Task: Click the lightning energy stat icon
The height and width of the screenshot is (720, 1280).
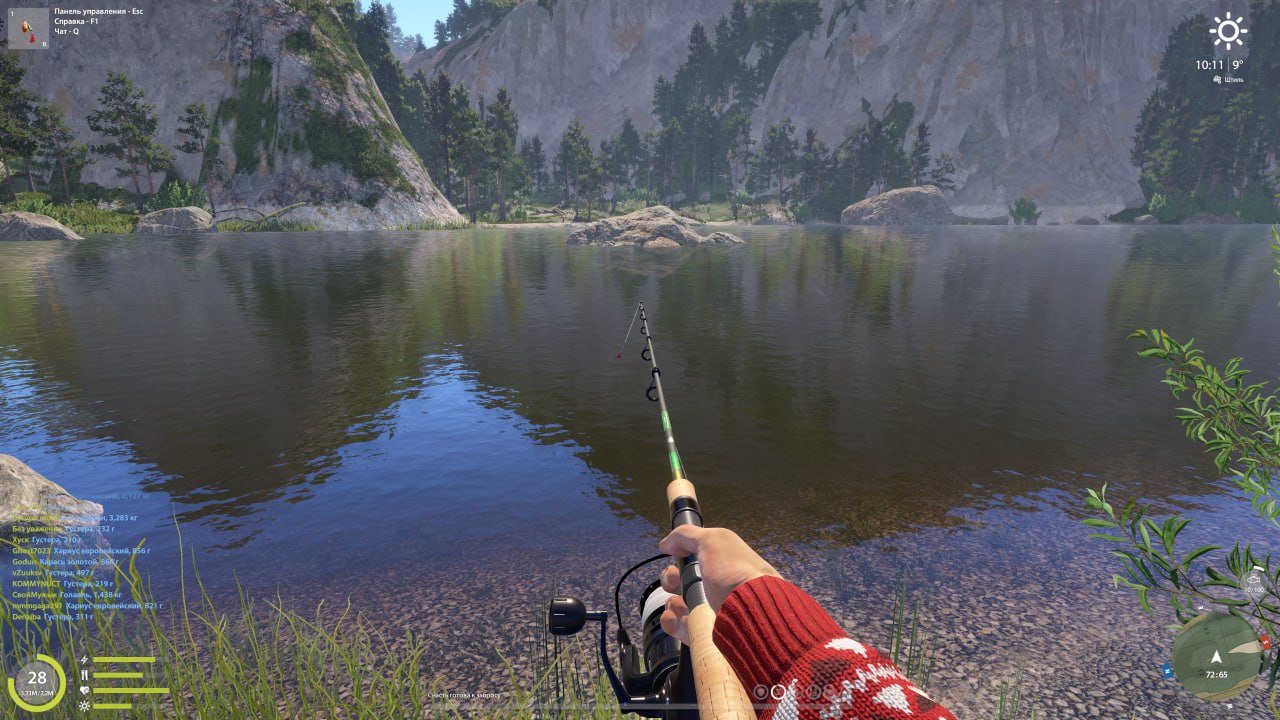Action: [84, 659]
